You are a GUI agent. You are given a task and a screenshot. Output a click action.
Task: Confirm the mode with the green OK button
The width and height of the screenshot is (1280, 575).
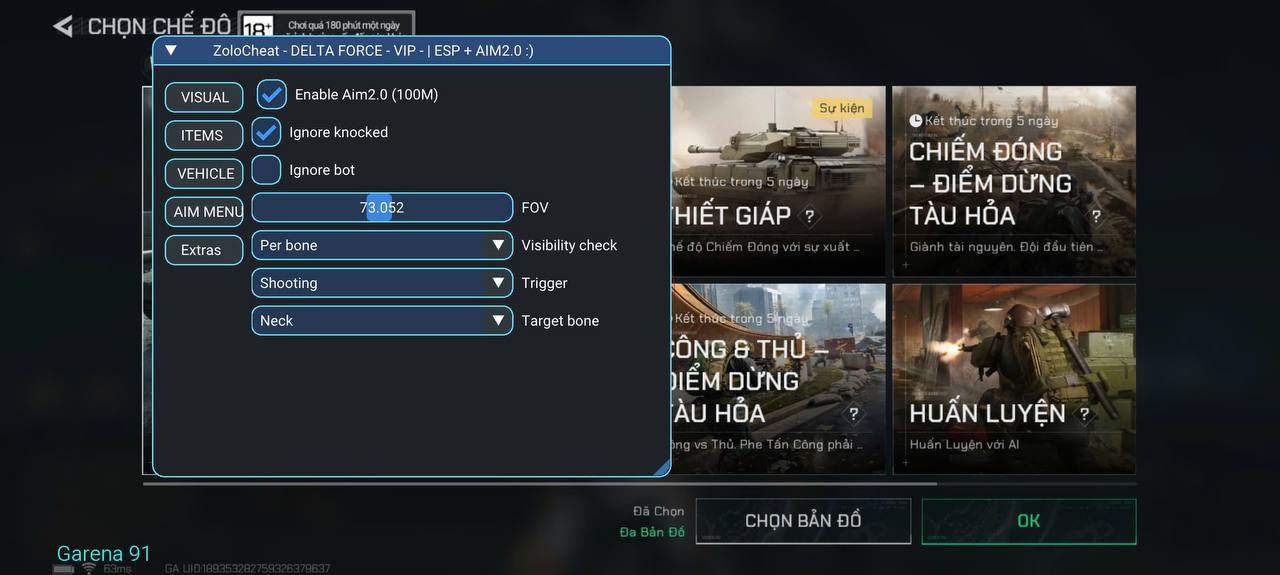tap(1028, 521)
